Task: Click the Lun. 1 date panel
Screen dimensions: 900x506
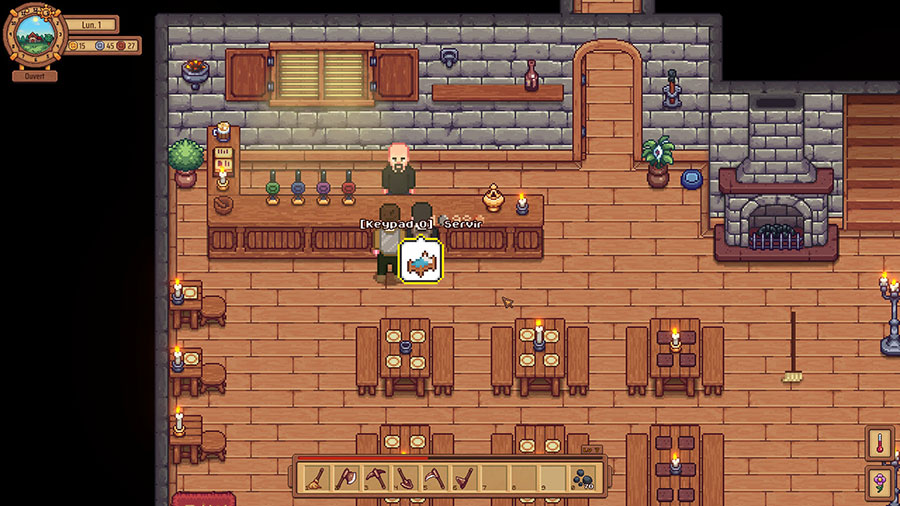Action: [x=93, y=24]
